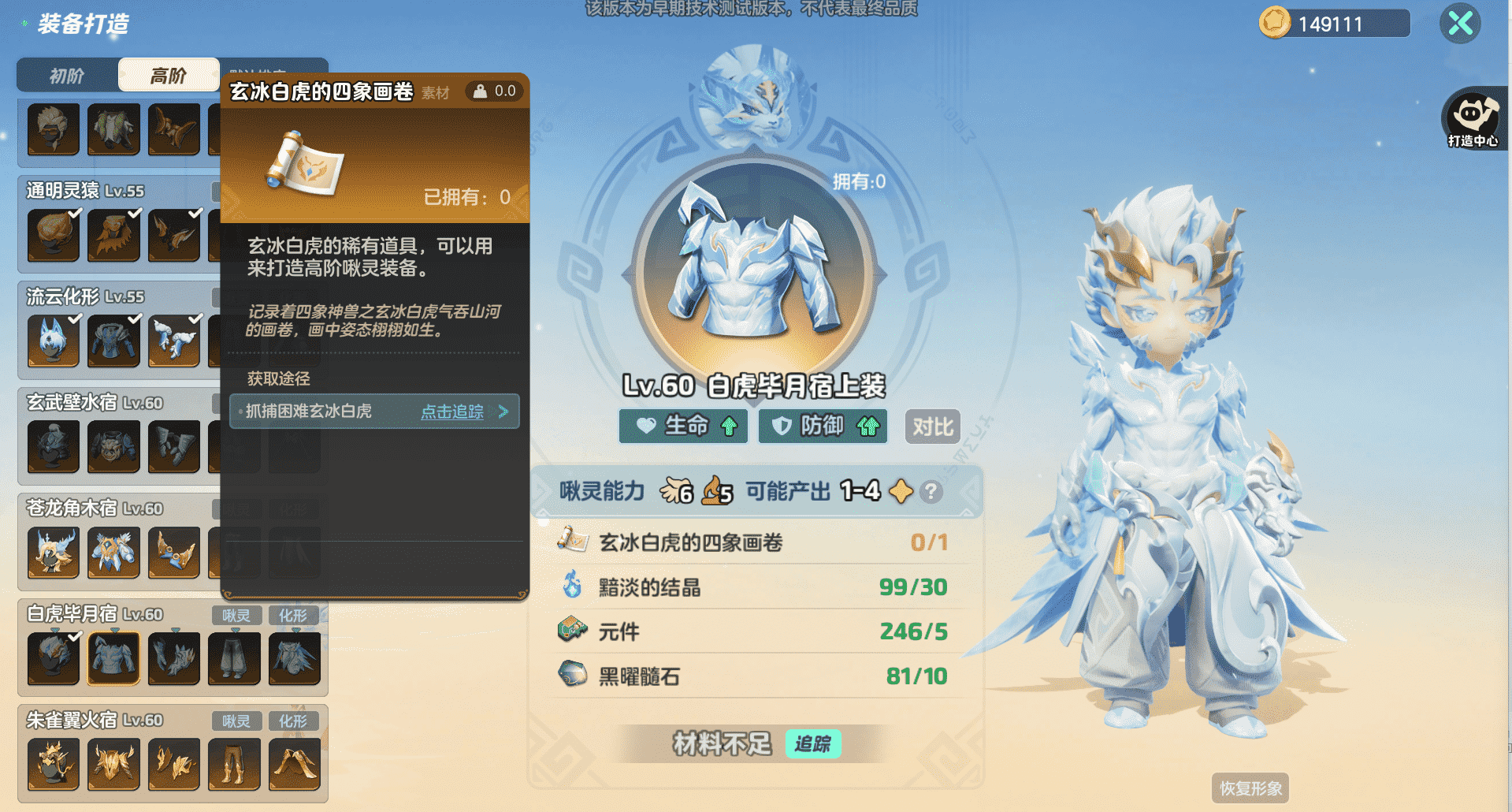
Task: Click the diamond output icon after 1-4
Action: tap(899, 491)
